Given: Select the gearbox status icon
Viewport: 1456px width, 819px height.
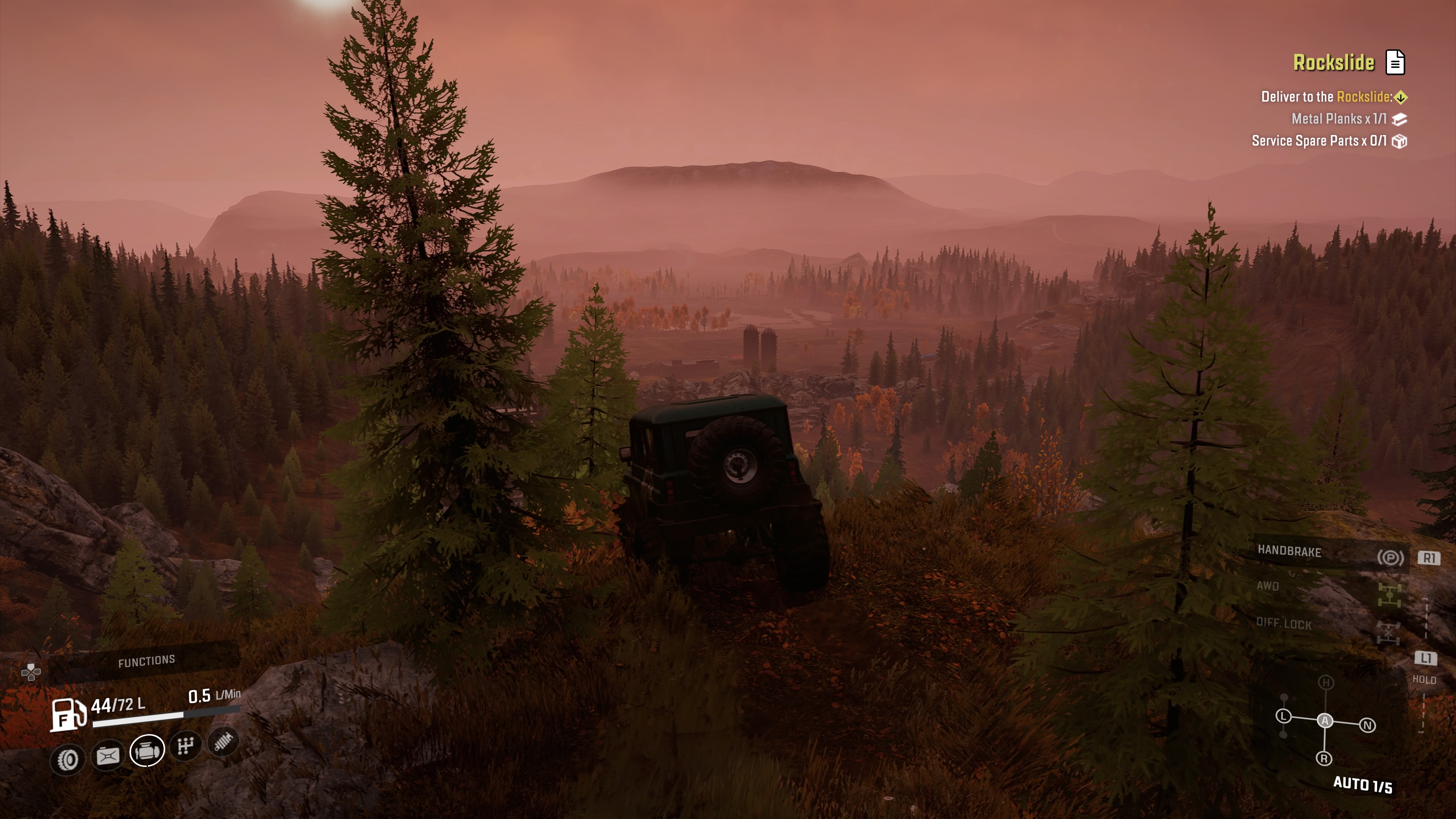Looking at the screenshot, I should click(x=186, y=746).
